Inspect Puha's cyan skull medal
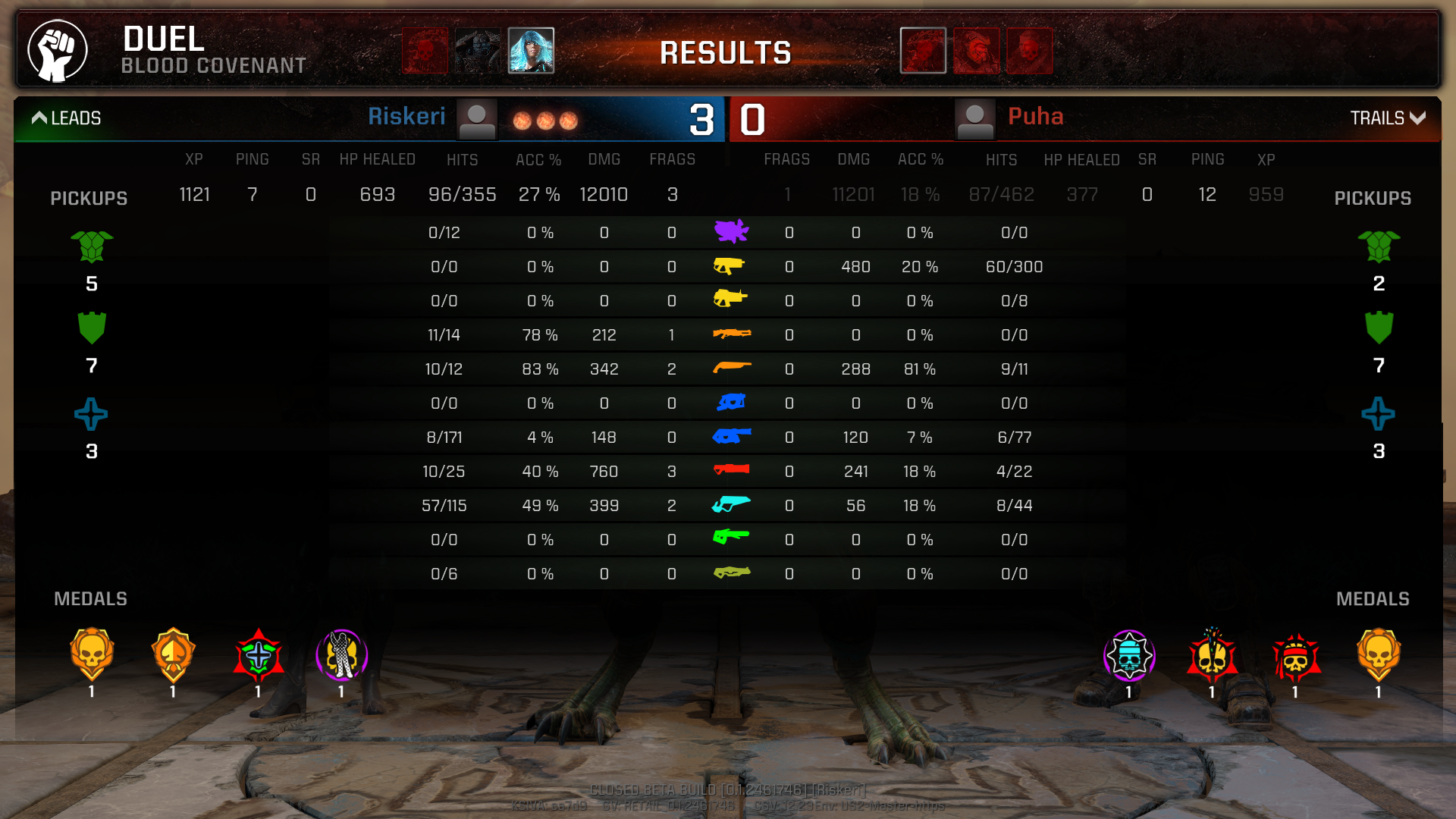Image resolution: width=1456 pixels, height=819 pixels. tap(1129, 656)
